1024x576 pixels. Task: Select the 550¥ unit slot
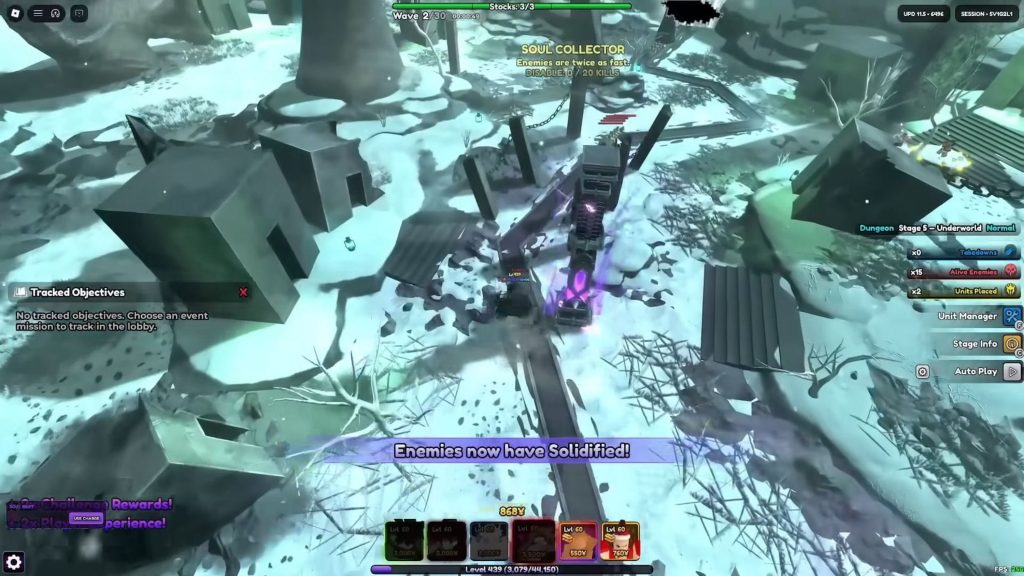(x=576, y=541)
